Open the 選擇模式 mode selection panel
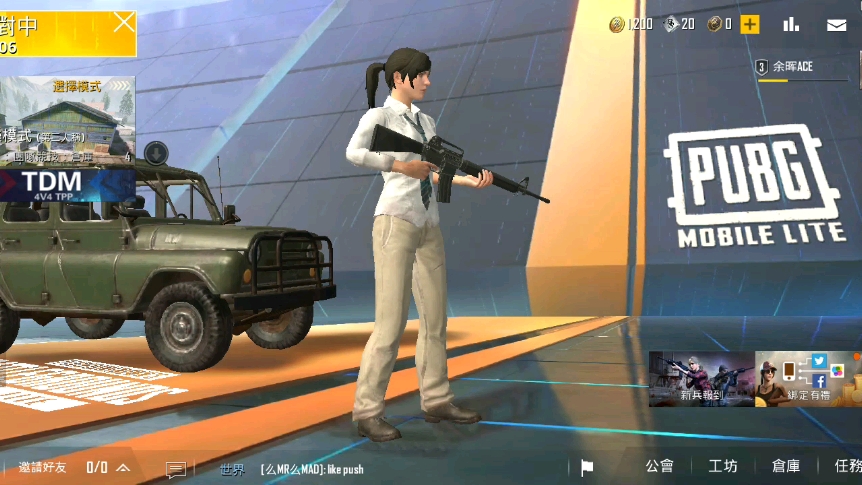862x485 pixels. tap(76, 87)
